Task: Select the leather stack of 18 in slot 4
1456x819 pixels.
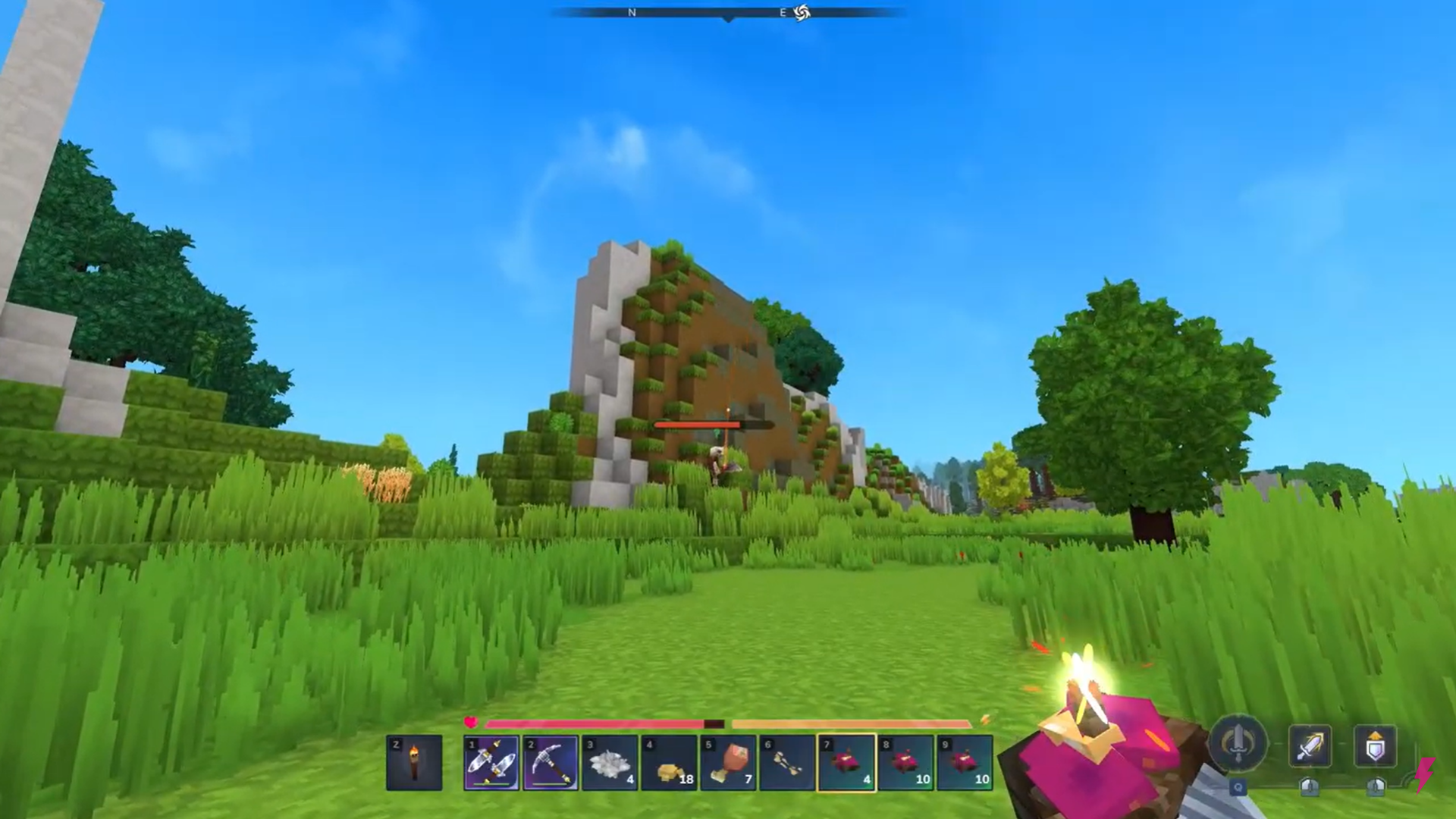Action: click(x=669, y=762)
